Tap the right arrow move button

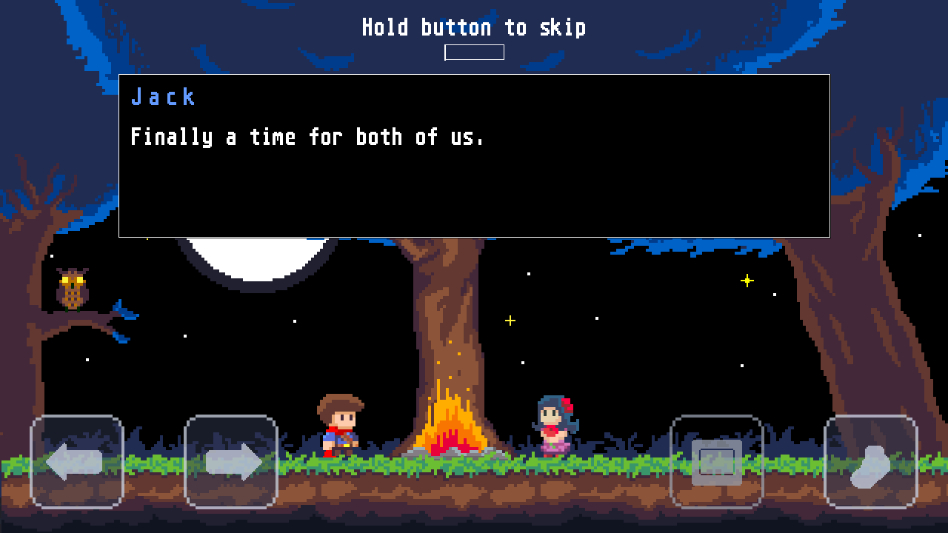[231, 462]
